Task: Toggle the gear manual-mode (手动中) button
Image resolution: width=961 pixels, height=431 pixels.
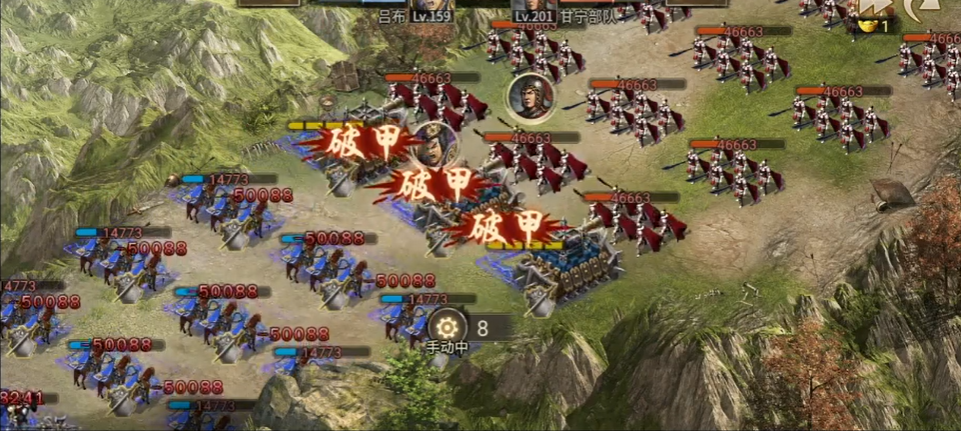Action: pos(447,327)
